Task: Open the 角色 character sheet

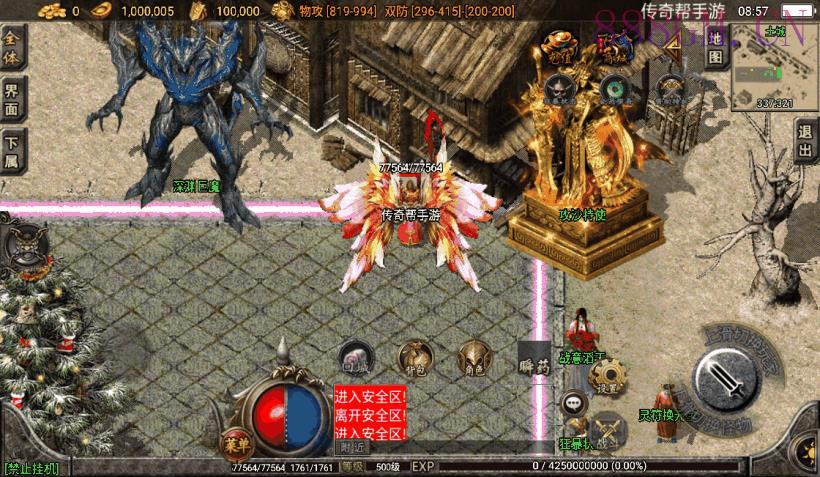Action: click(473, 358)
